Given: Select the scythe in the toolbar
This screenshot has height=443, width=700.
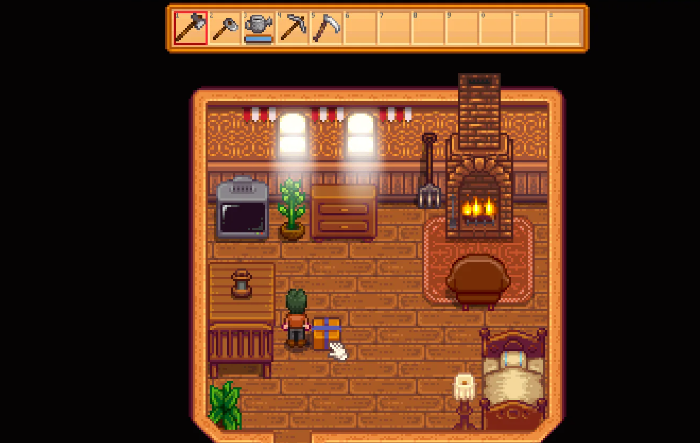Looking at the screenshot, I should click(327, 28).
